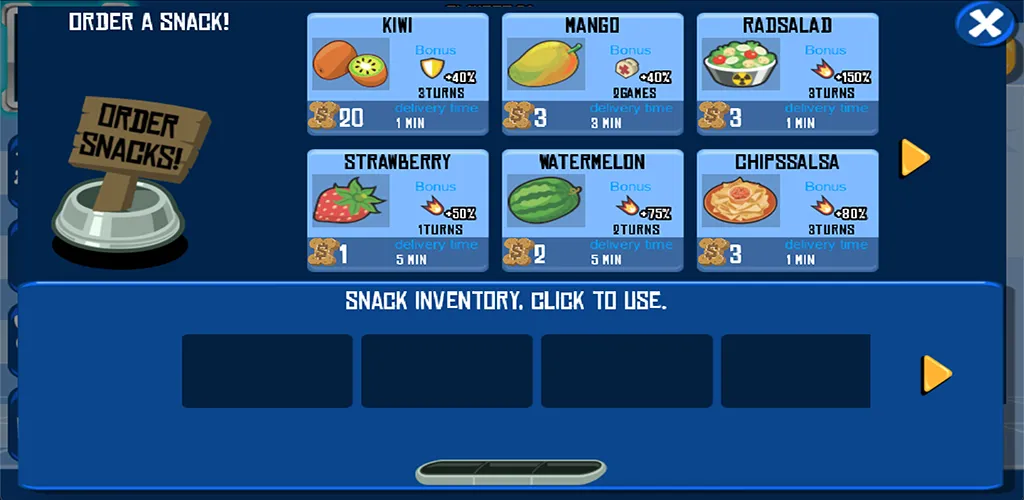1024x500 pixels.
Task: Order the Kiwi snack
Action: point(397,74)
